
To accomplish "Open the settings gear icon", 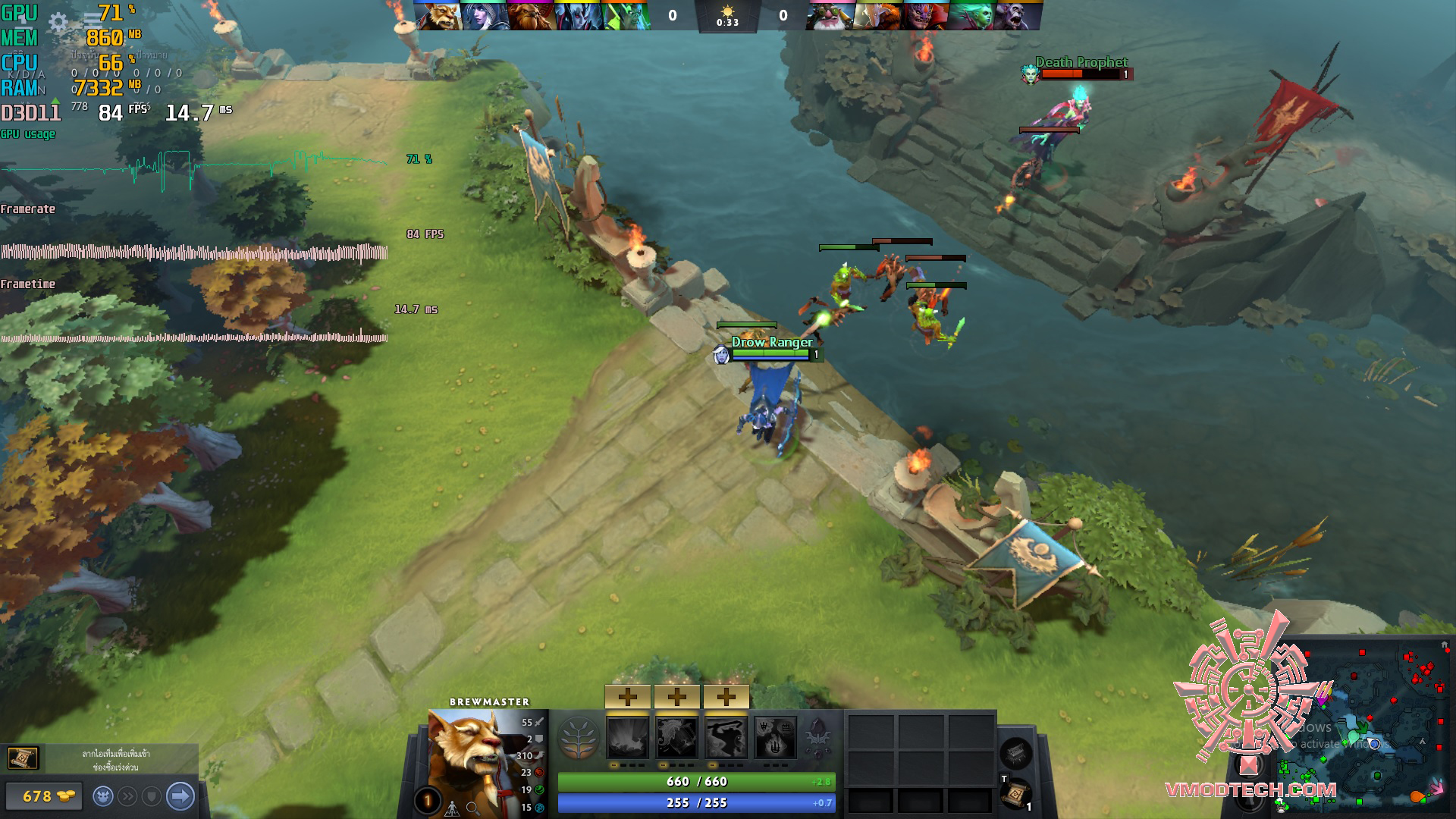I will tap(58, 22).
